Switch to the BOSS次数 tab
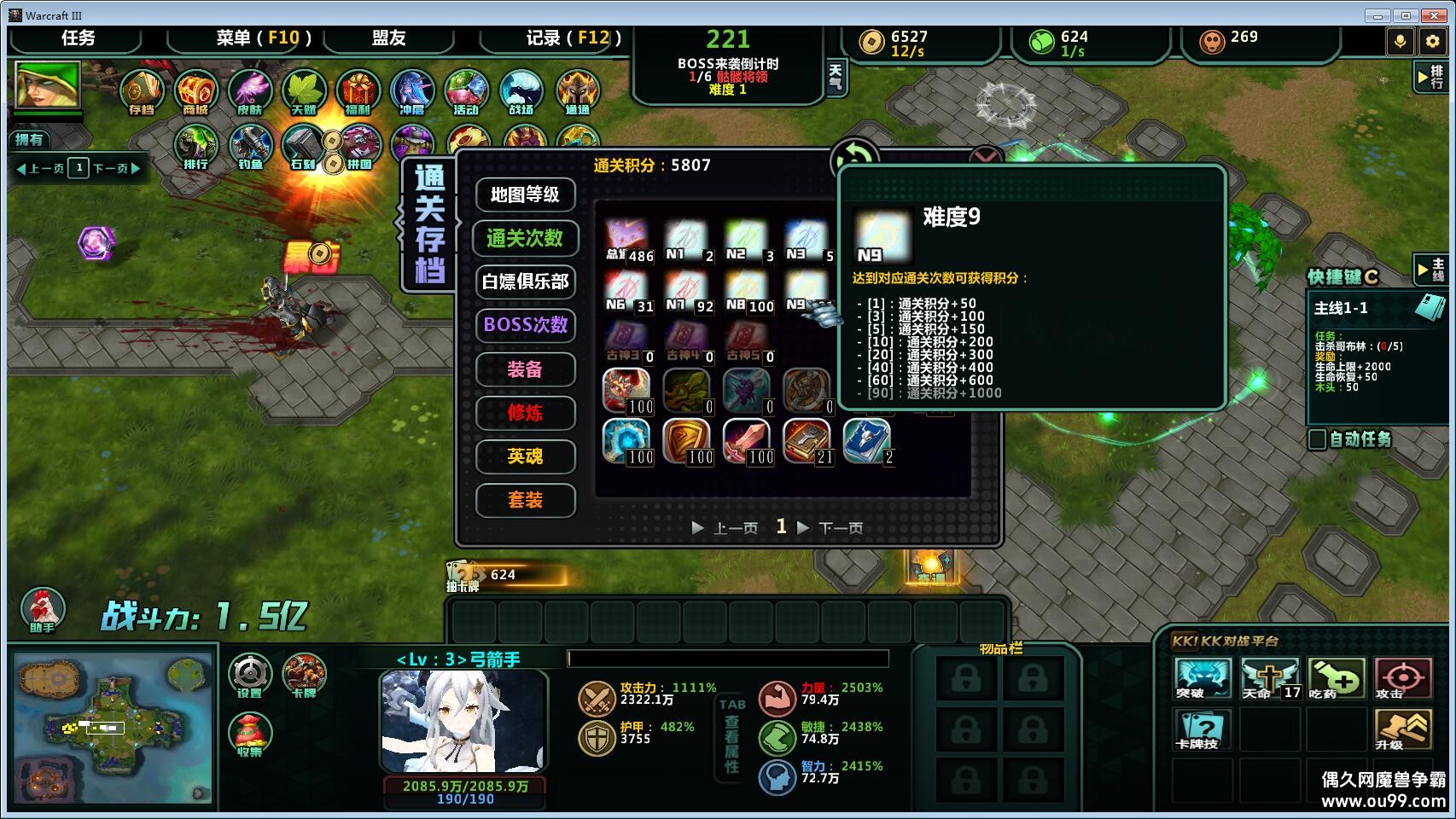Image resolution: width=1456 pixels, height=819 pixels. tap(524, 326)
